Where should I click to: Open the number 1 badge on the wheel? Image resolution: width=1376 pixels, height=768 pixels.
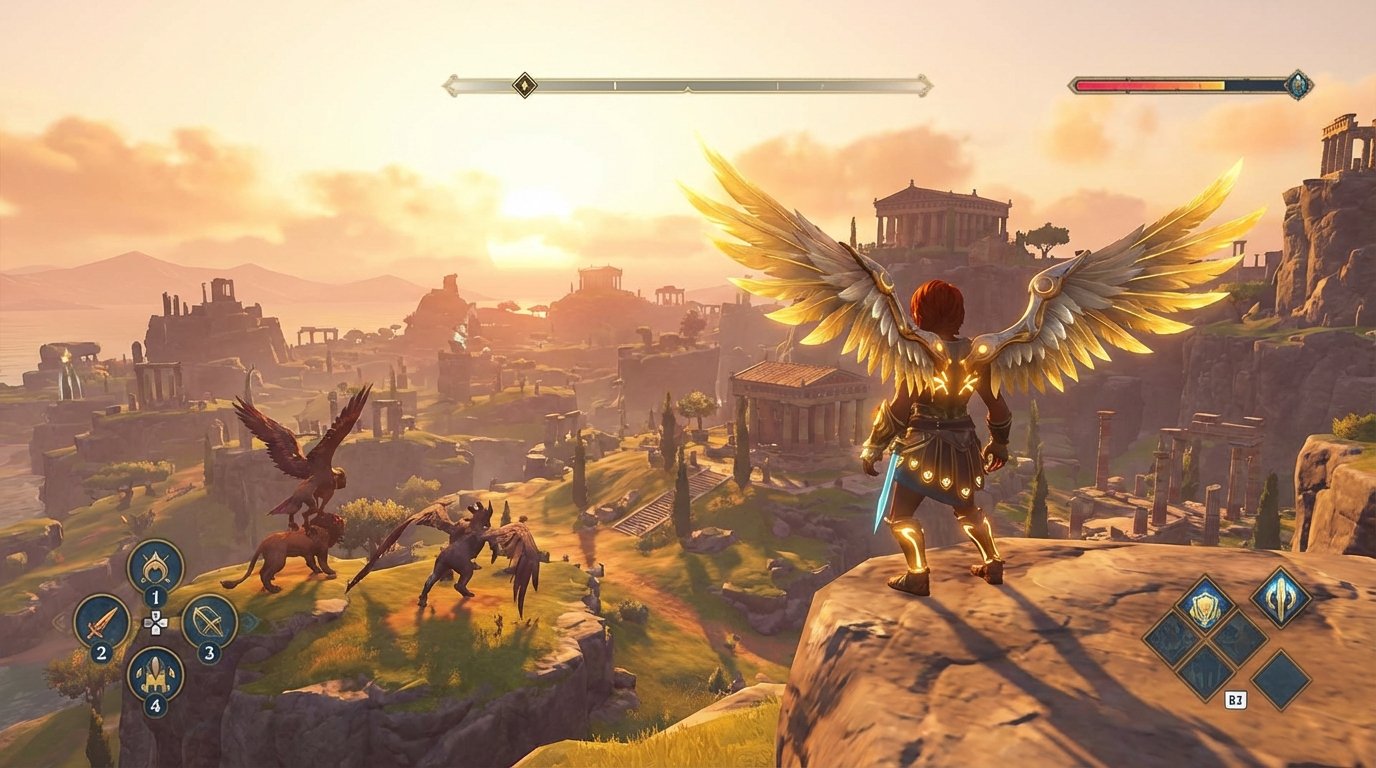pos(155,596)
